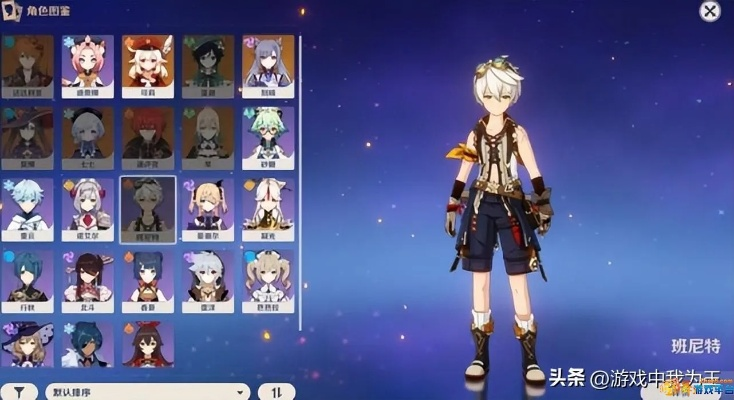Select Diona's character portrait
This screenshot has height=400, width=734.
(x=87, y=65)
